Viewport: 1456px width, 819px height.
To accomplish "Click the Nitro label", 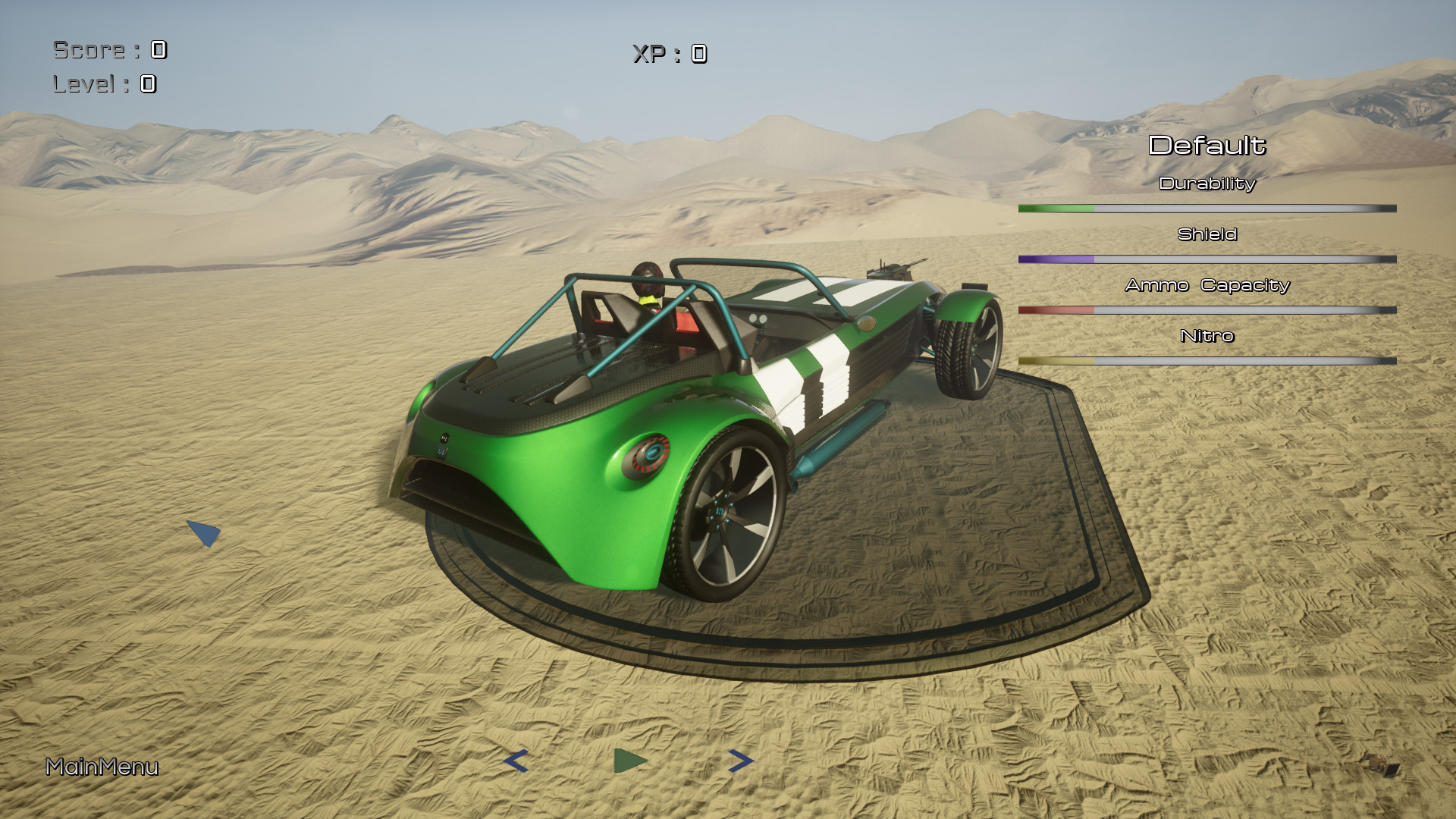I will click(1207, 336).
